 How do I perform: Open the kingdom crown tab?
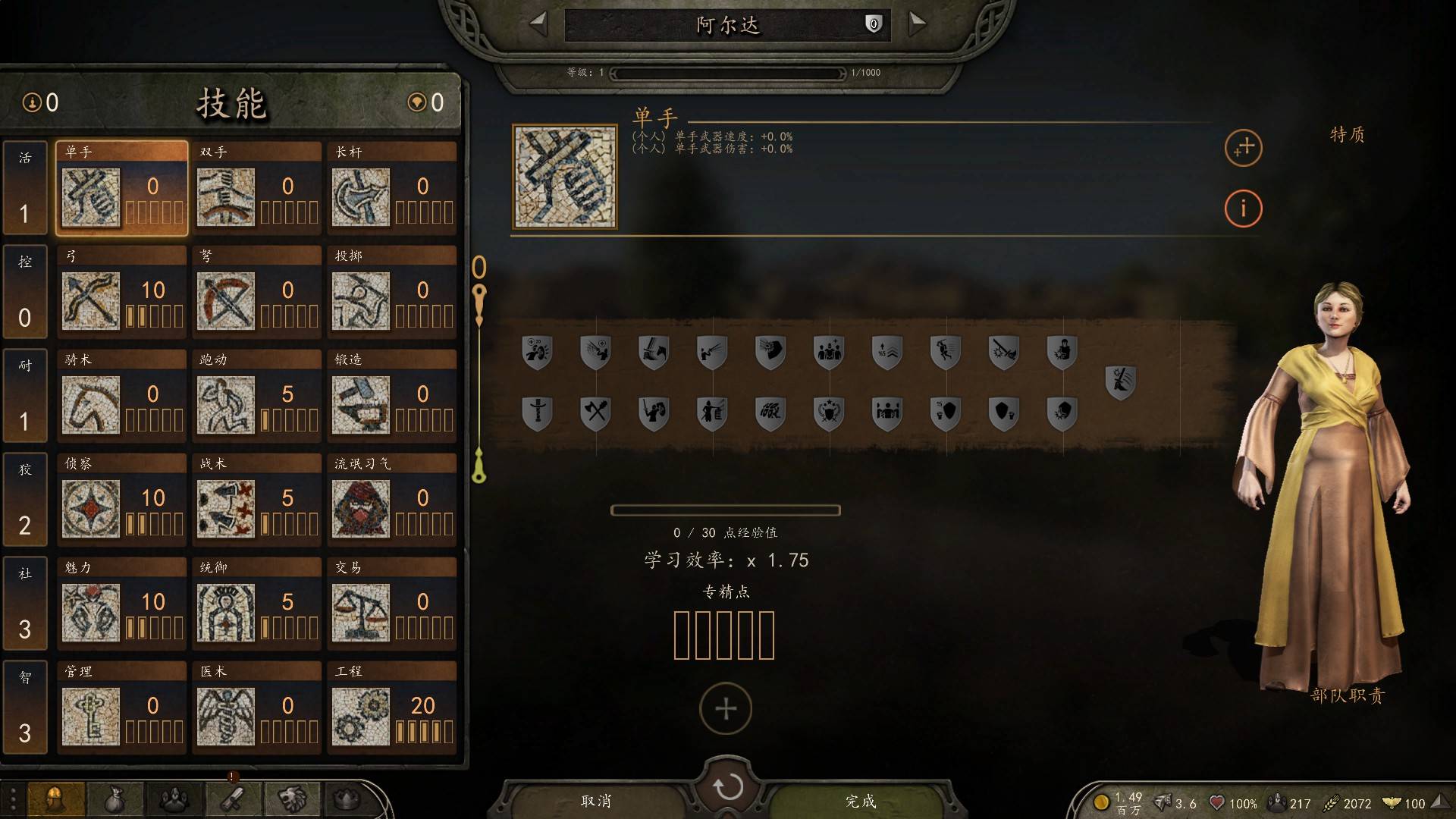point(347,799)
